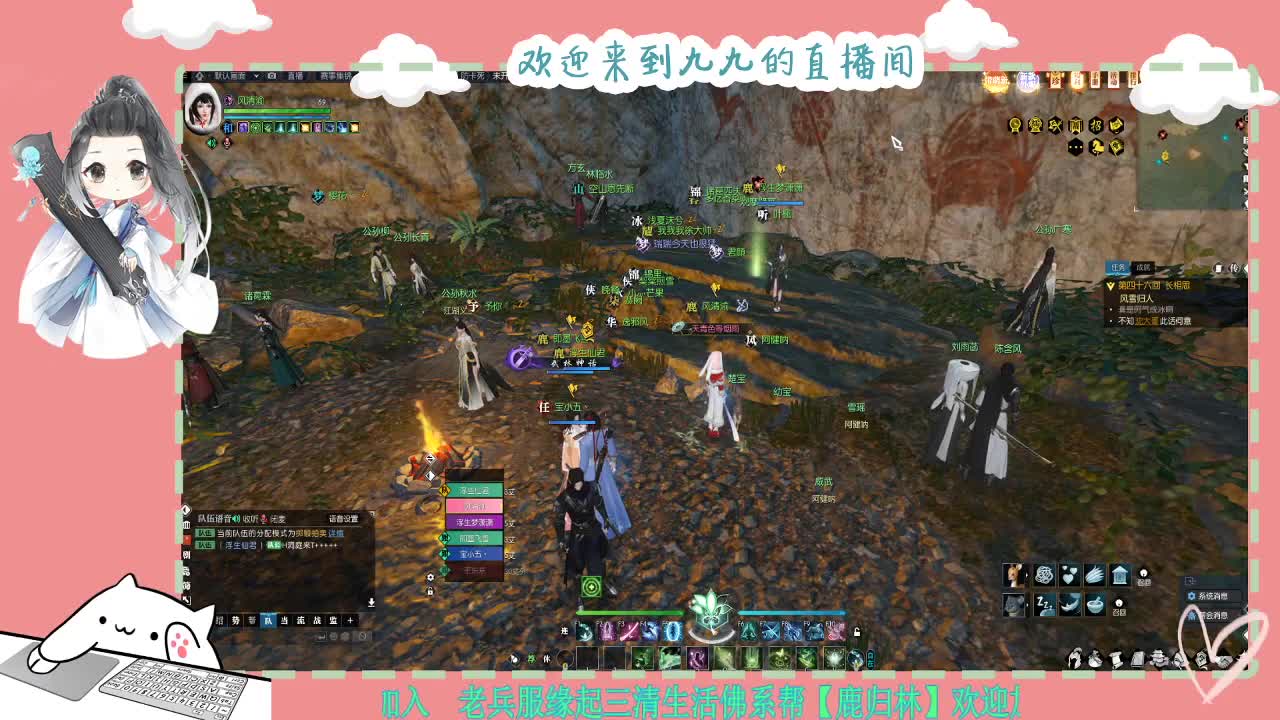Select teammate 宝小五 in the party list
The image size is (1280, 720).
point(473,553)
